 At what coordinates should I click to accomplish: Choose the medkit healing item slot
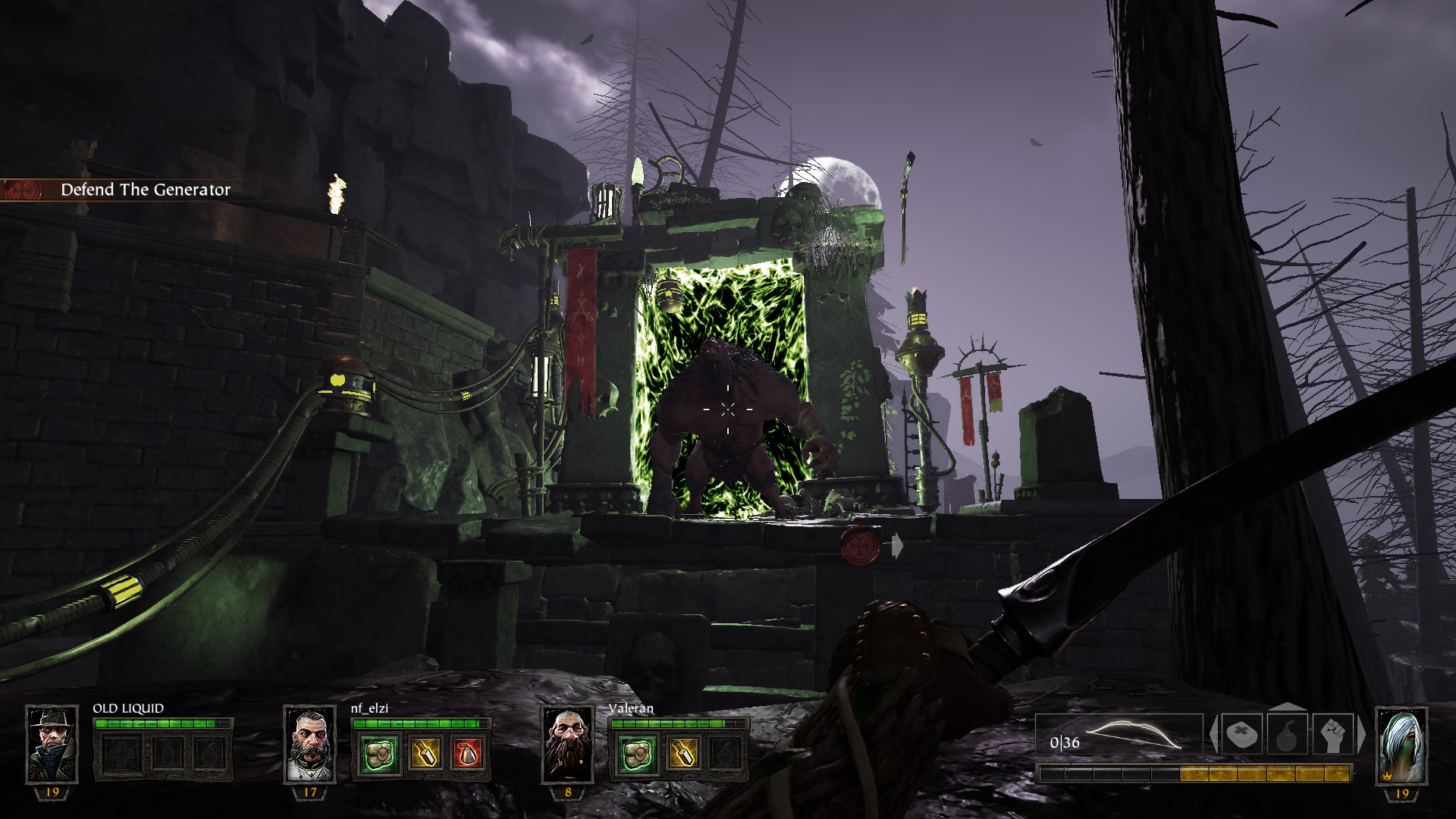pos(1242,735)
